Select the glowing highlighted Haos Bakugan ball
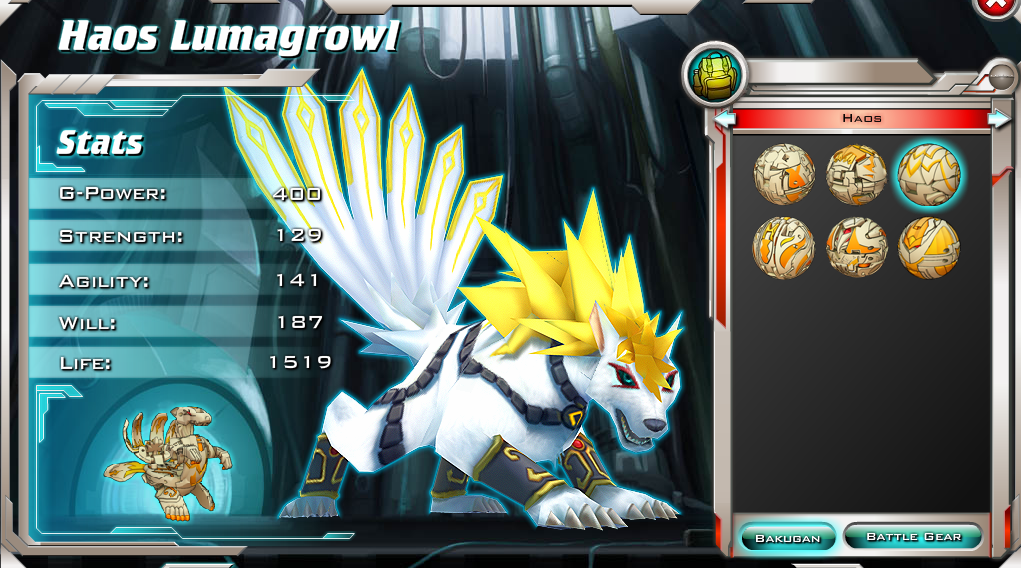 pyautogui.click(x=928, y=173)
